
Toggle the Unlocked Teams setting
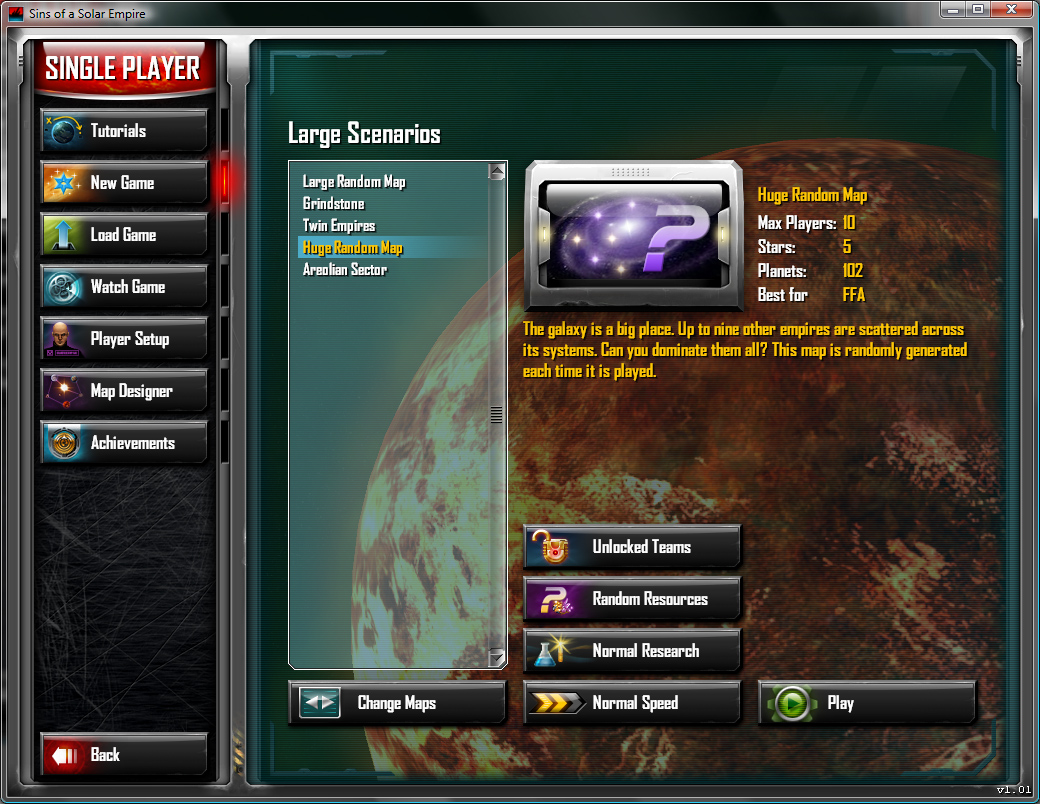632,547
